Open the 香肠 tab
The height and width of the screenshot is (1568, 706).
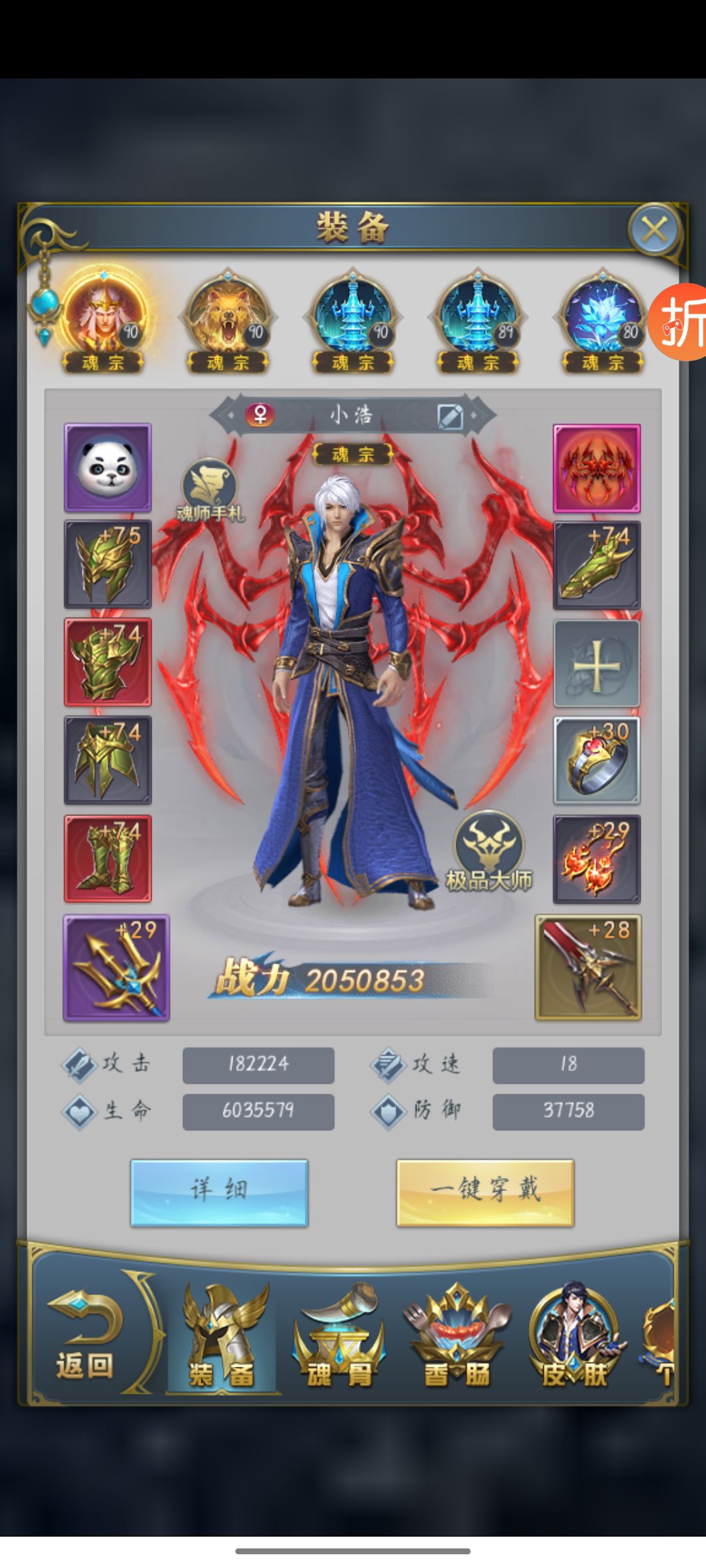coord(456,1339)
